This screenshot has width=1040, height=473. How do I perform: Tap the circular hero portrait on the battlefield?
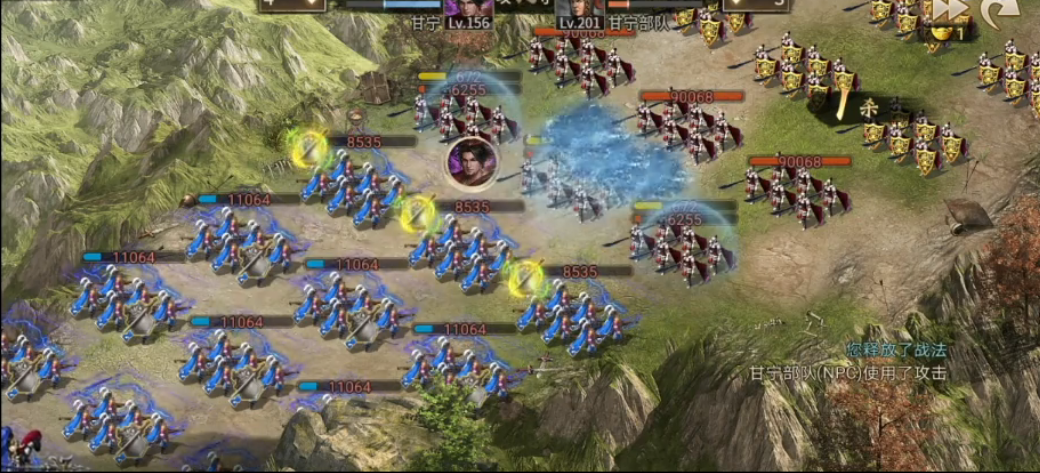pos(472,163)
